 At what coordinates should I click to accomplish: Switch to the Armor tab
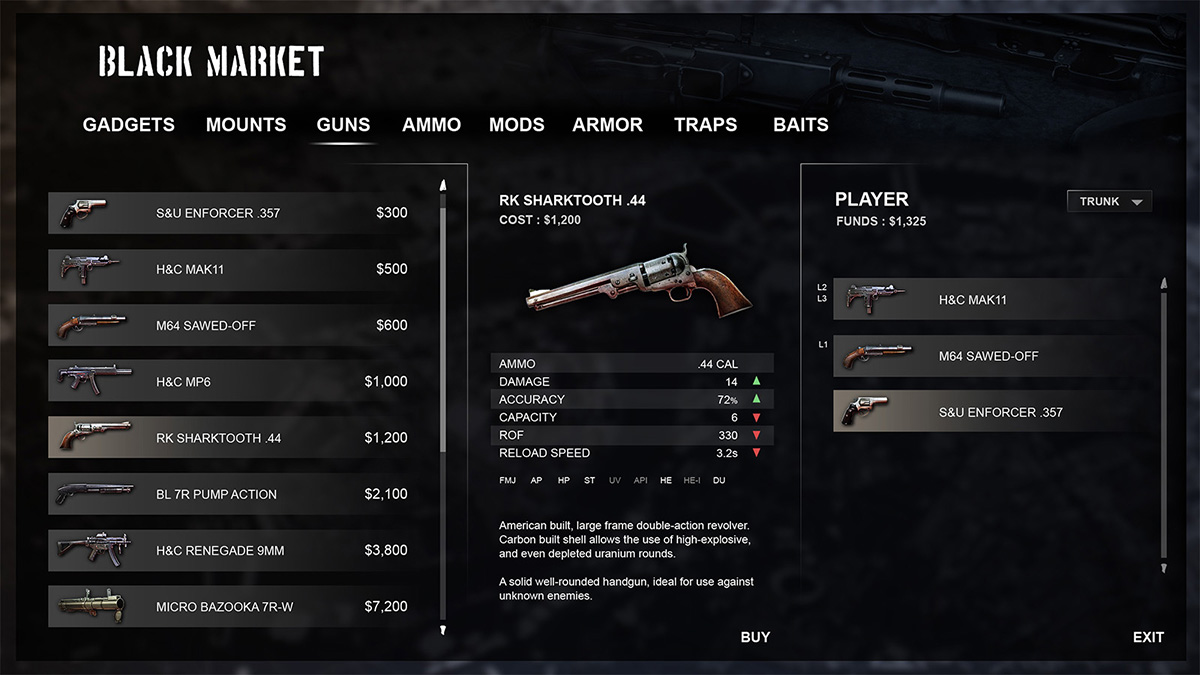click(x=607, y=125)
